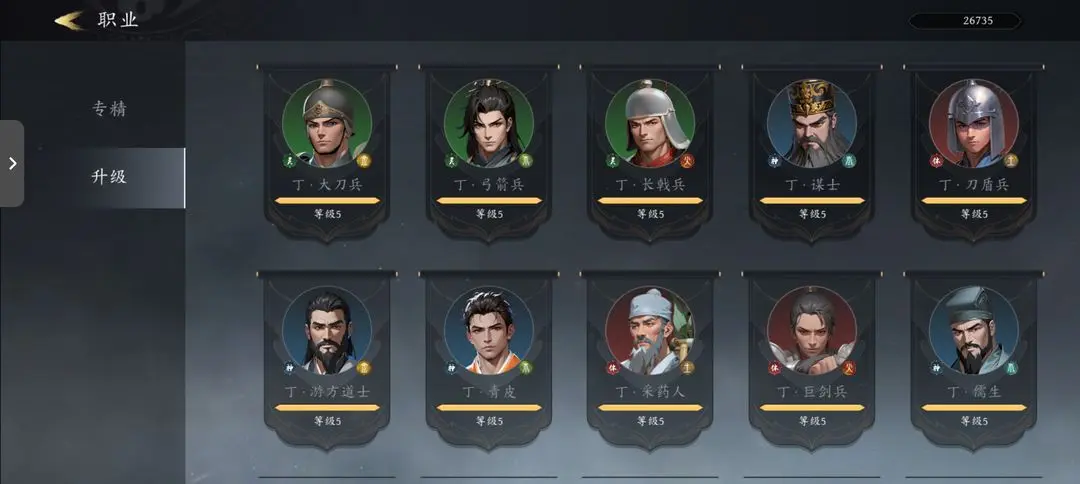Choose the 丁·游方道士 class card
Screen dimensions: 1080x484
[327, 356]
